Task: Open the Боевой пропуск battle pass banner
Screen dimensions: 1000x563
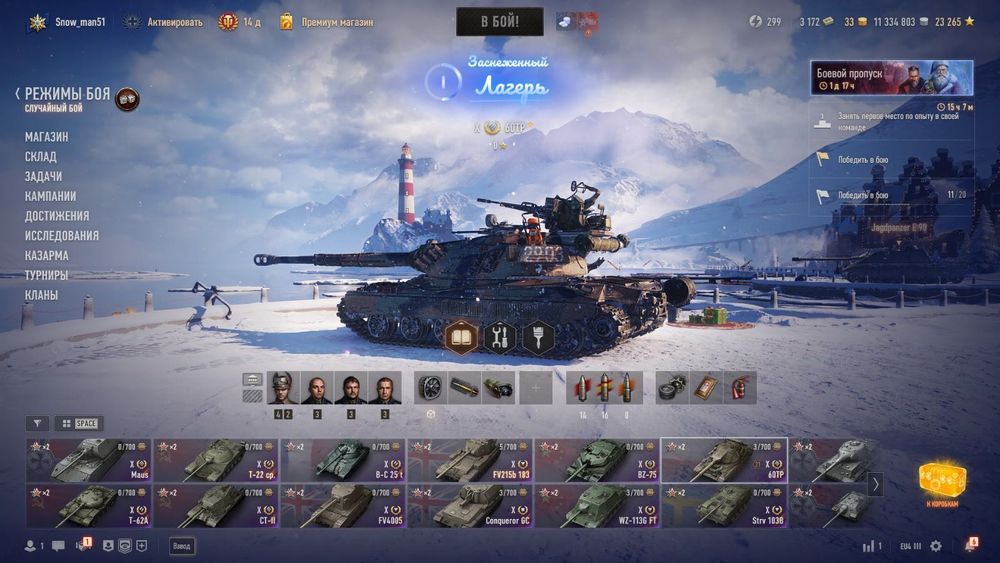Action: point(891,78)
